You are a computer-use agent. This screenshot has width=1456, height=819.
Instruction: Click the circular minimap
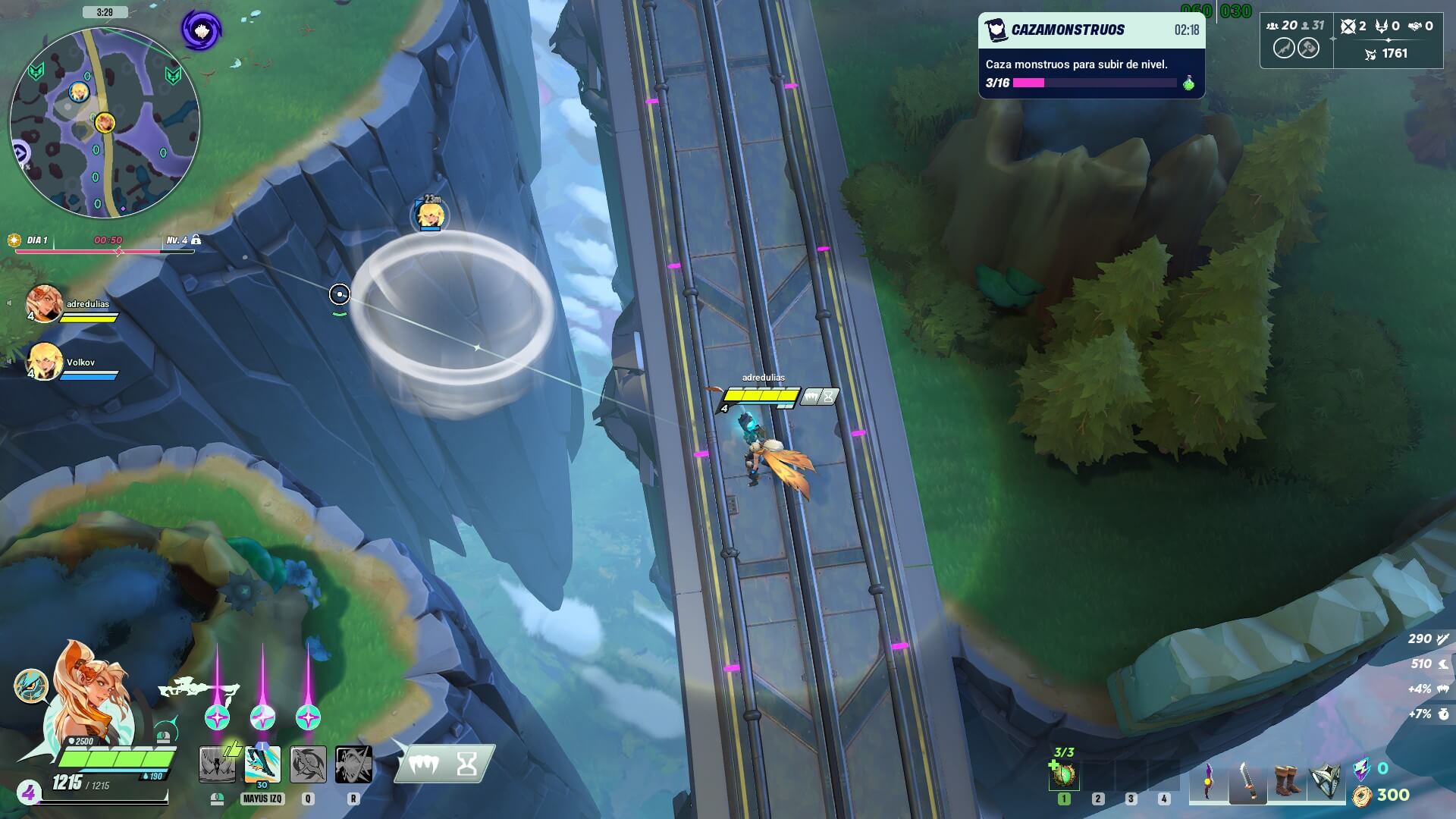[x=105, y=123]
